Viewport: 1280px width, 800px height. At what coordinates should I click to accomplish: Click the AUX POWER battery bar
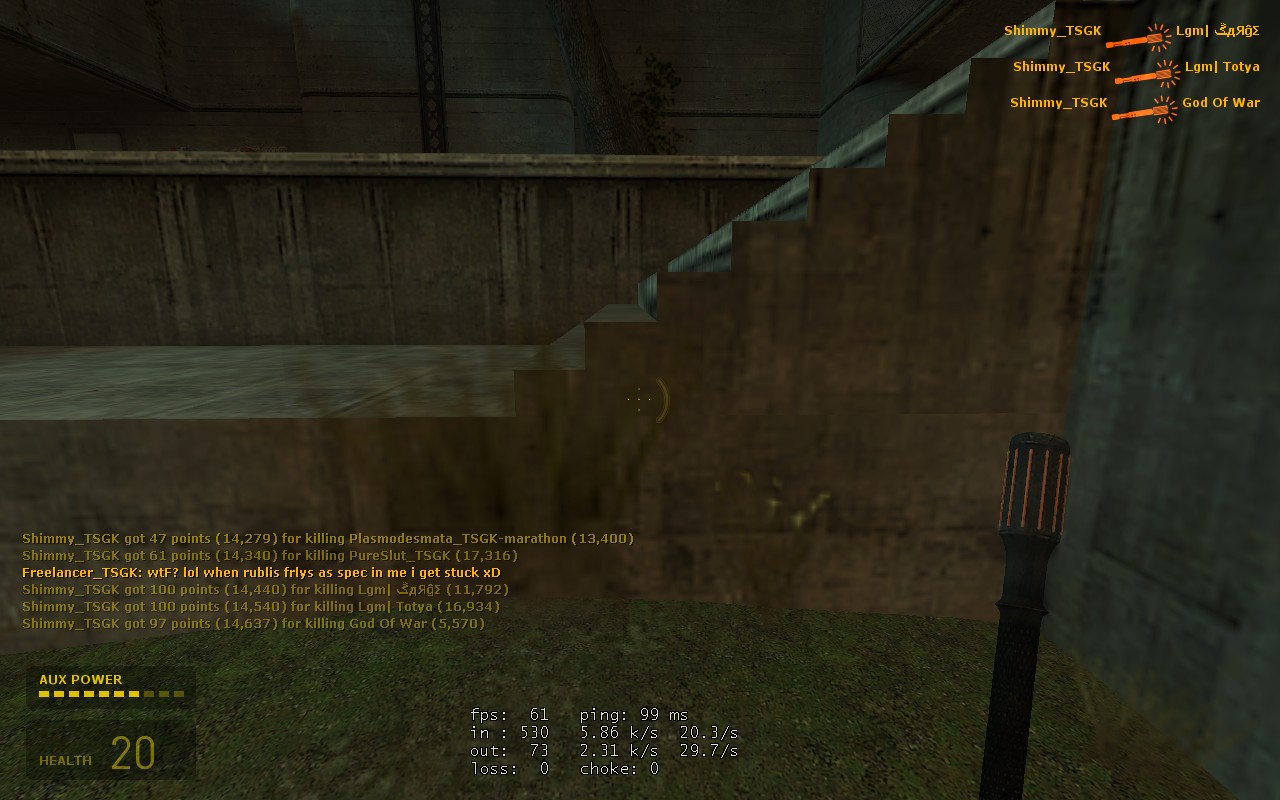tap(110, 692)
